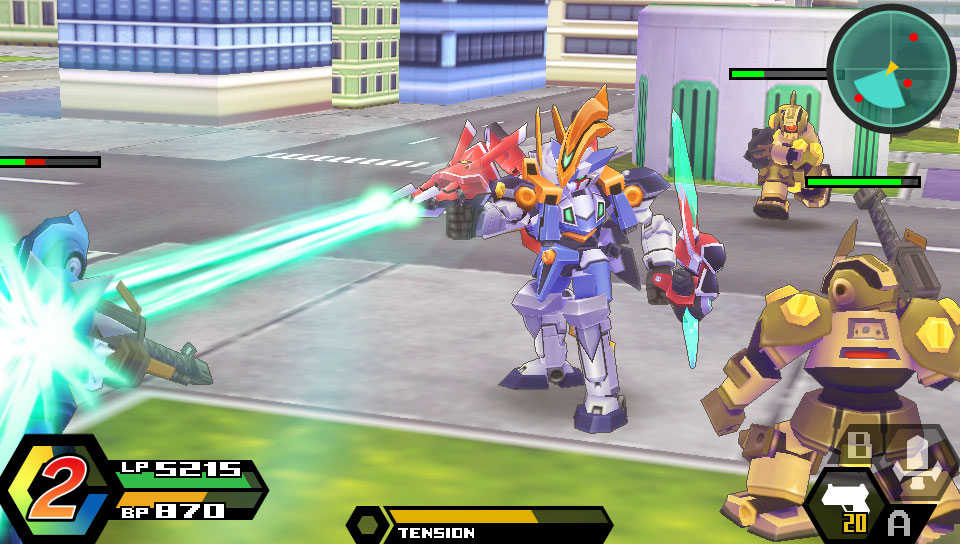The image size is (960, 544).
Task: Click the circular radar minimap
Action: pyautogui.click(x=891, y=68)
